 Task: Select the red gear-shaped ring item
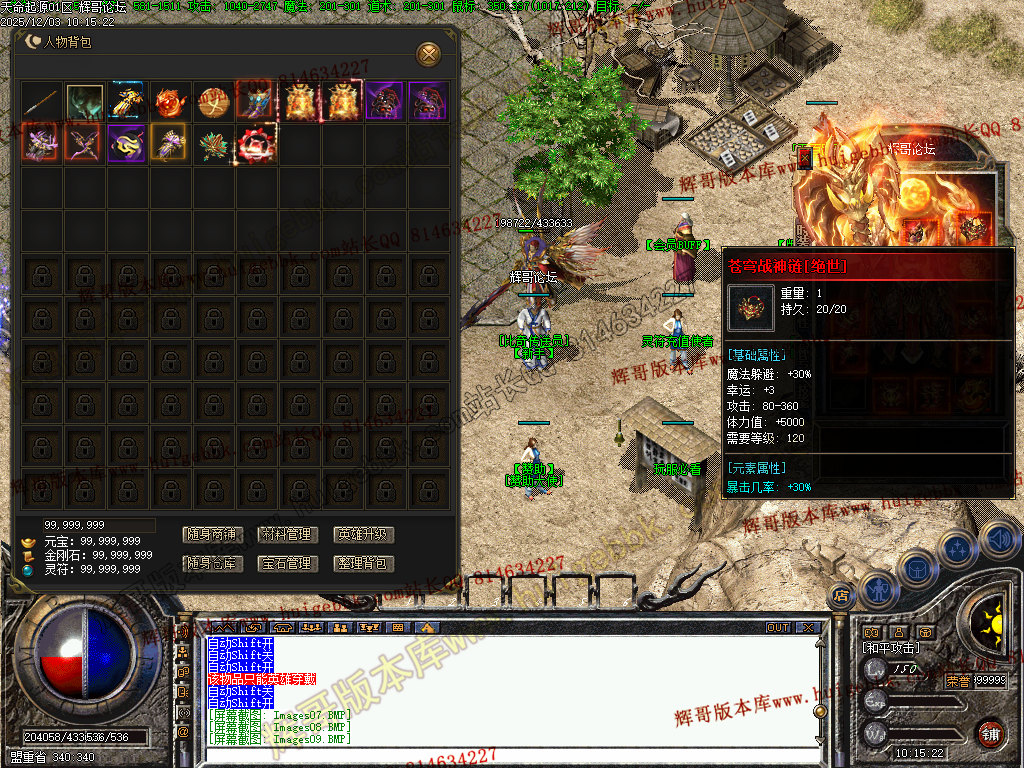coord(256,146)
